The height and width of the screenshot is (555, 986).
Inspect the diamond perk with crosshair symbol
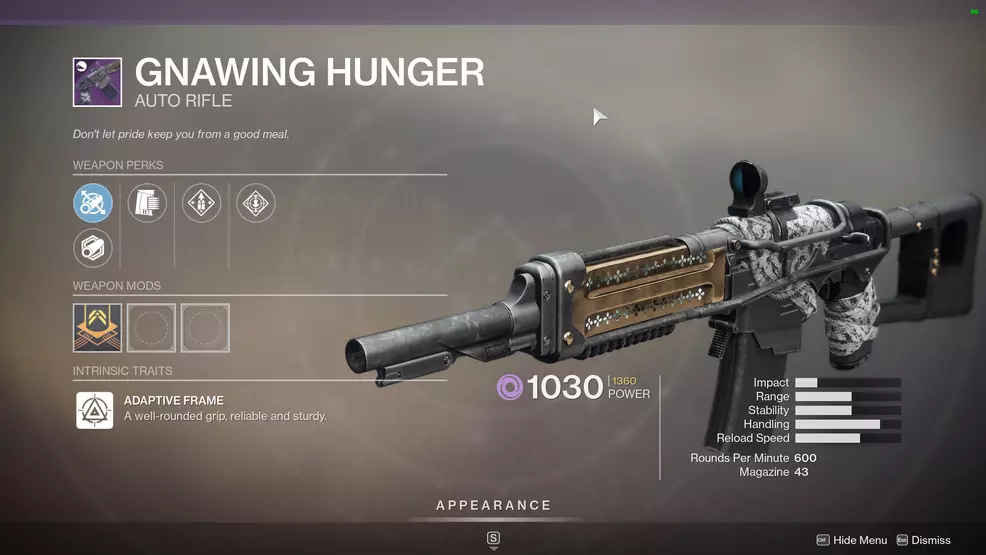255,203
